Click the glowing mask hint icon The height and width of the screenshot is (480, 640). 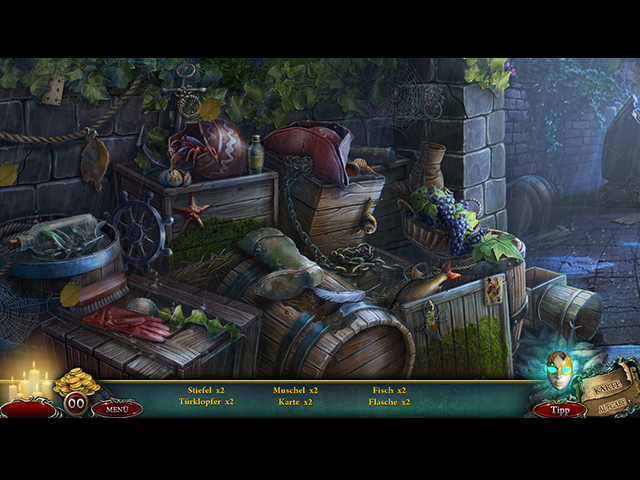click(x=561, y=372)
